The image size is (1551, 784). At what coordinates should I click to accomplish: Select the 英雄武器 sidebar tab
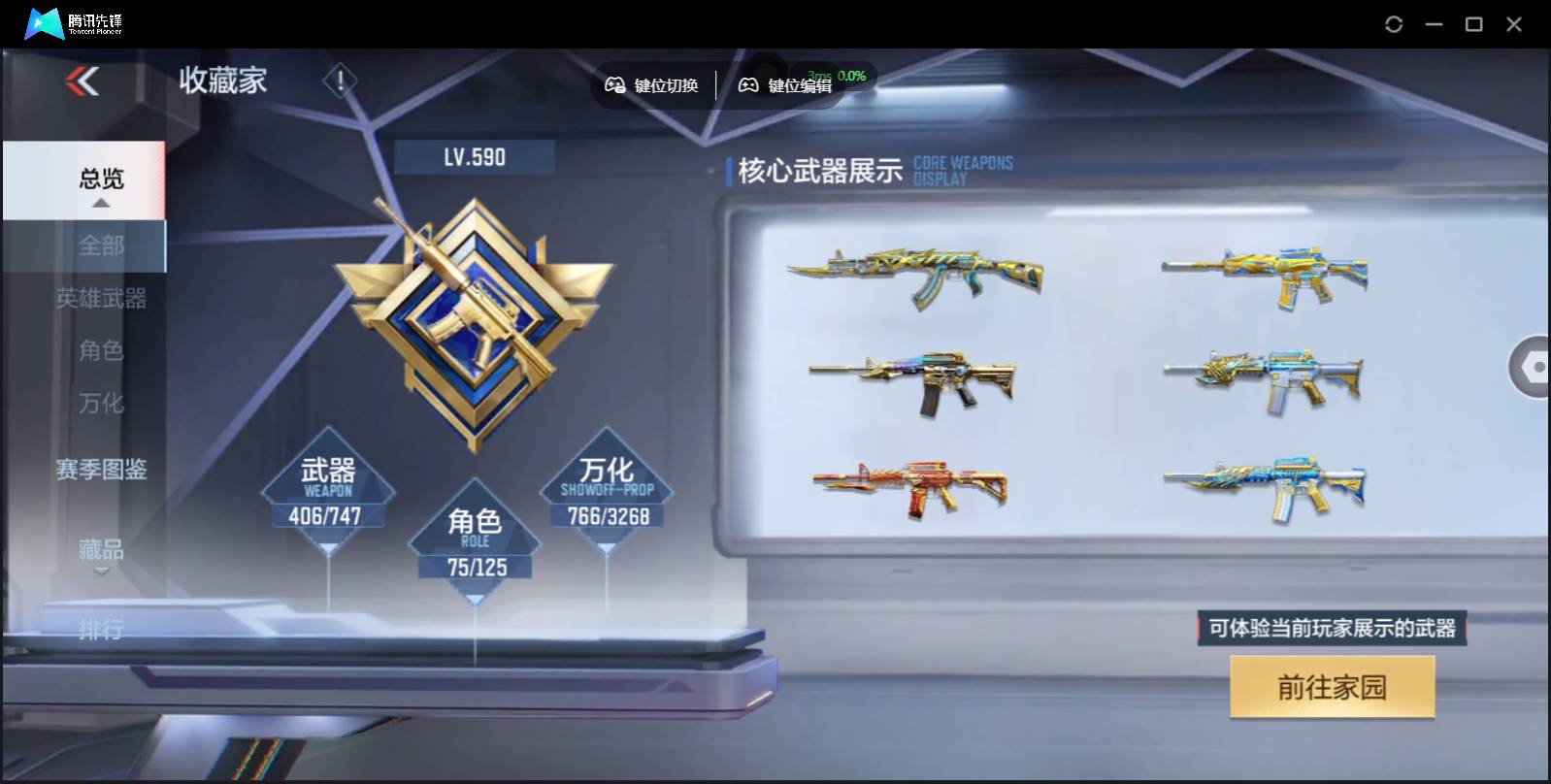[102, 299]
